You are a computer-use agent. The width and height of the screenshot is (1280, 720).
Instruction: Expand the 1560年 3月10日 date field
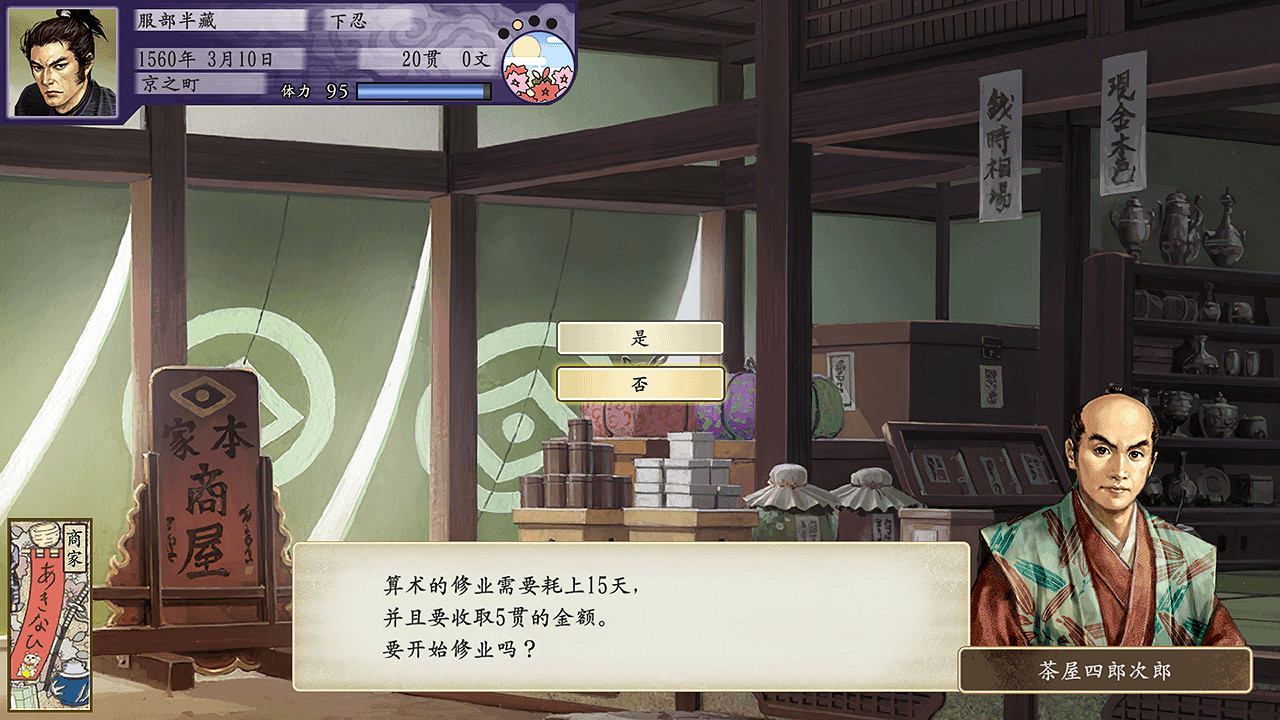(203, 57)
